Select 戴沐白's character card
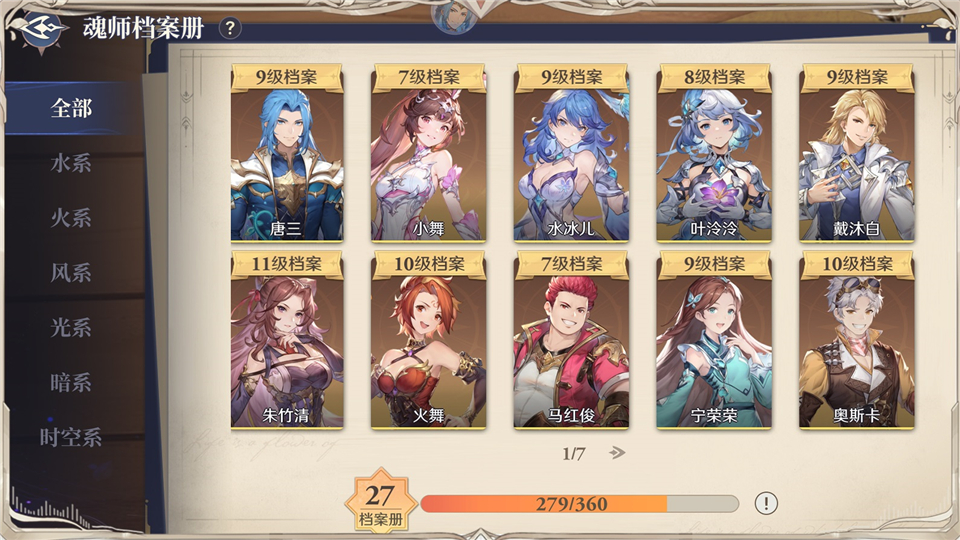 point(855,160)
